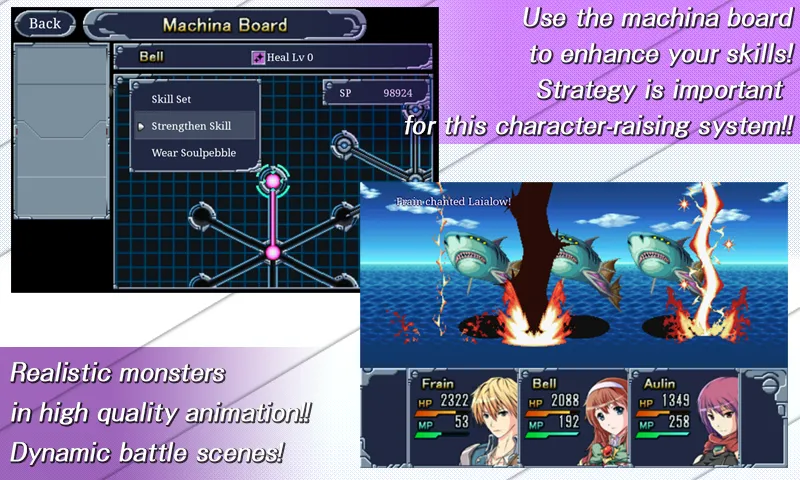This screenshot has width=800, height=480.
Task: Go back using the Back button
Action: click(45, 23)
